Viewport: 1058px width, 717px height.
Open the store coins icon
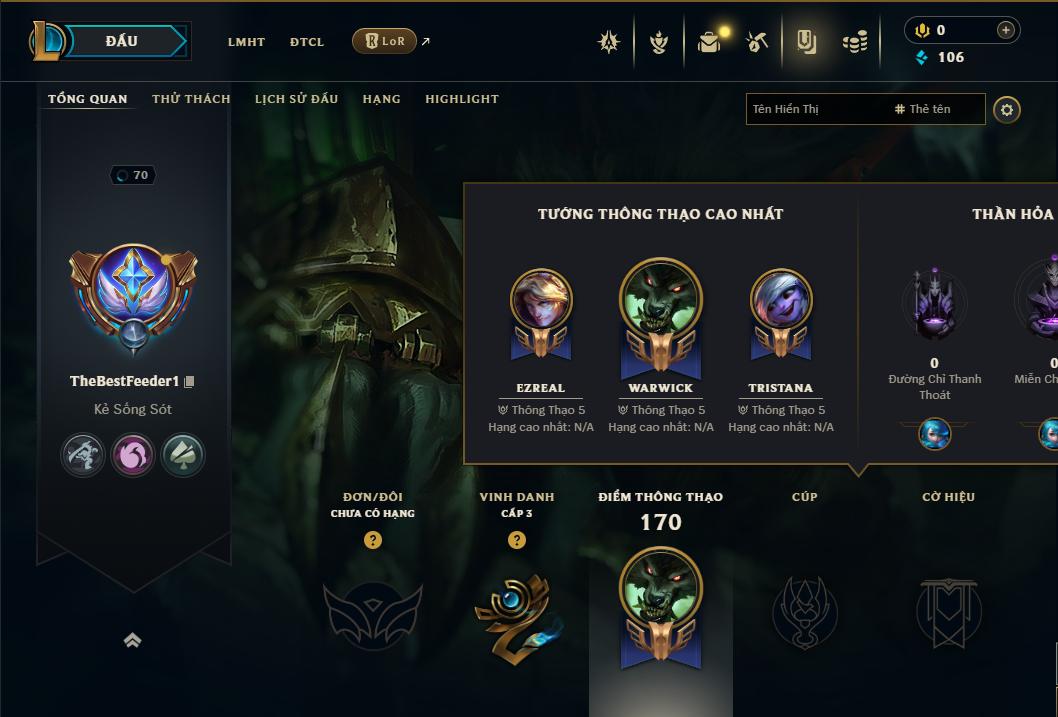[854, 42]
